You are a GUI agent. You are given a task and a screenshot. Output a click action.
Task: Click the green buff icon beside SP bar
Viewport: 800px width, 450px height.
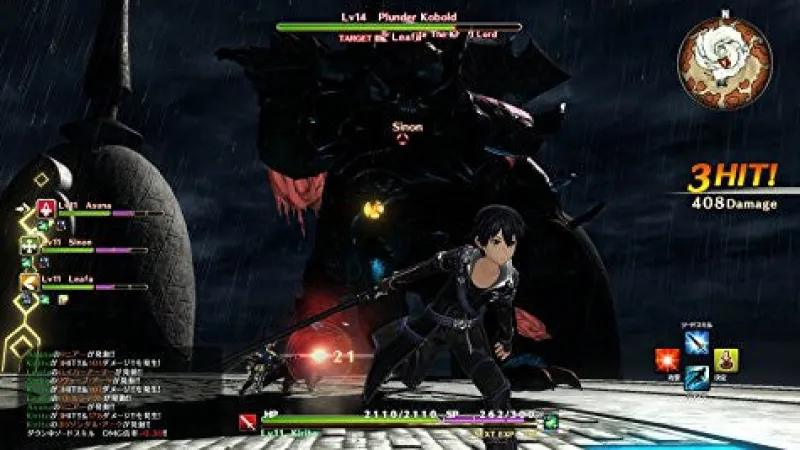click(x=551, y=419)
